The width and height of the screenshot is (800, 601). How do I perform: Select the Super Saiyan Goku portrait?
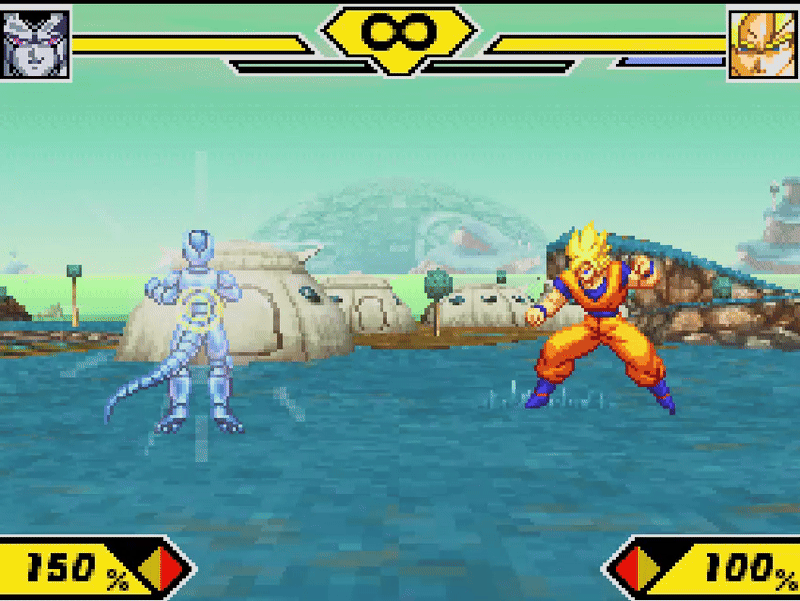coord(763,44)
